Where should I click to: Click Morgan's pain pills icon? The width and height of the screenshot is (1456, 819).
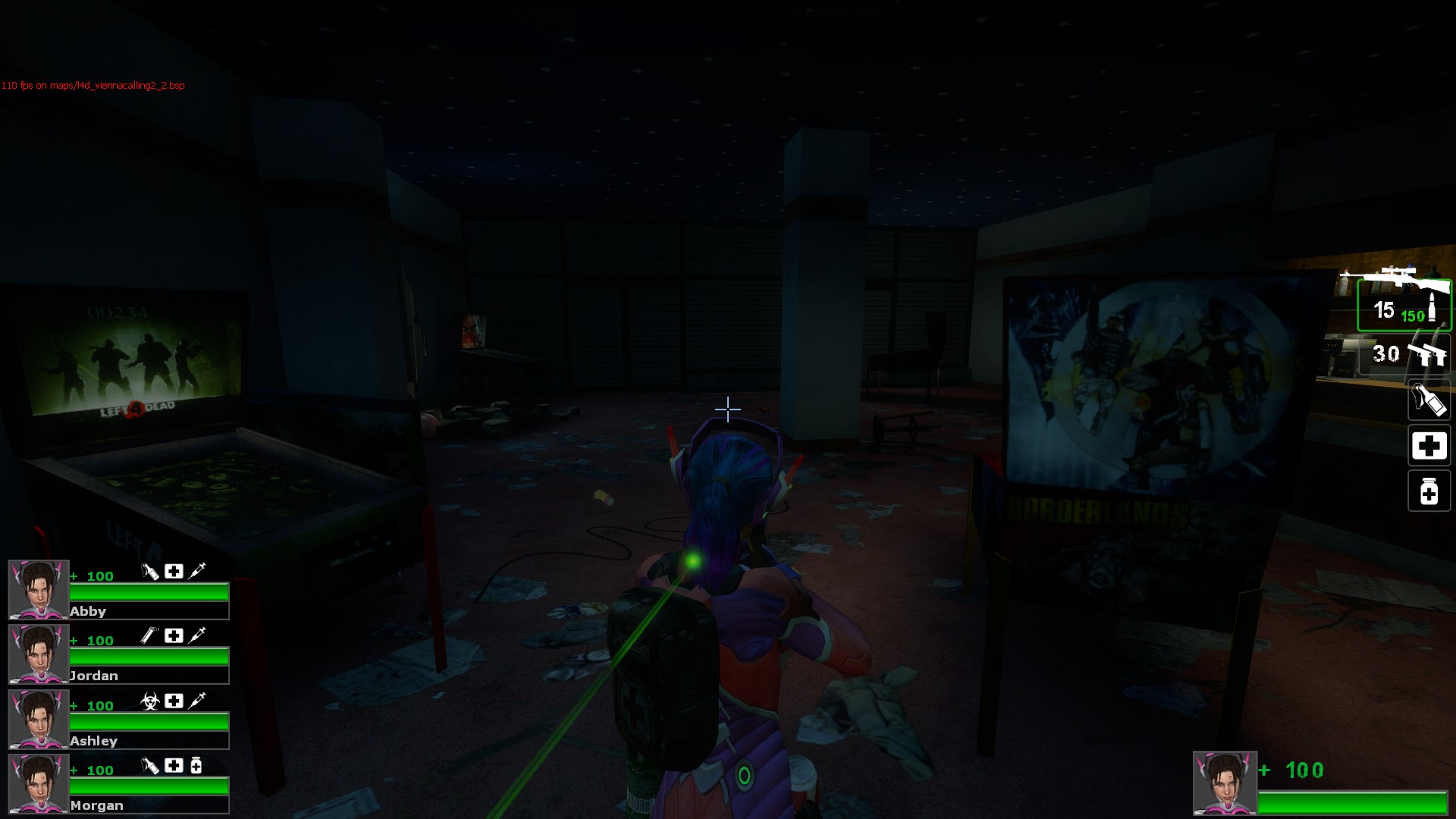pyautogui.click(x=196, y=765)
